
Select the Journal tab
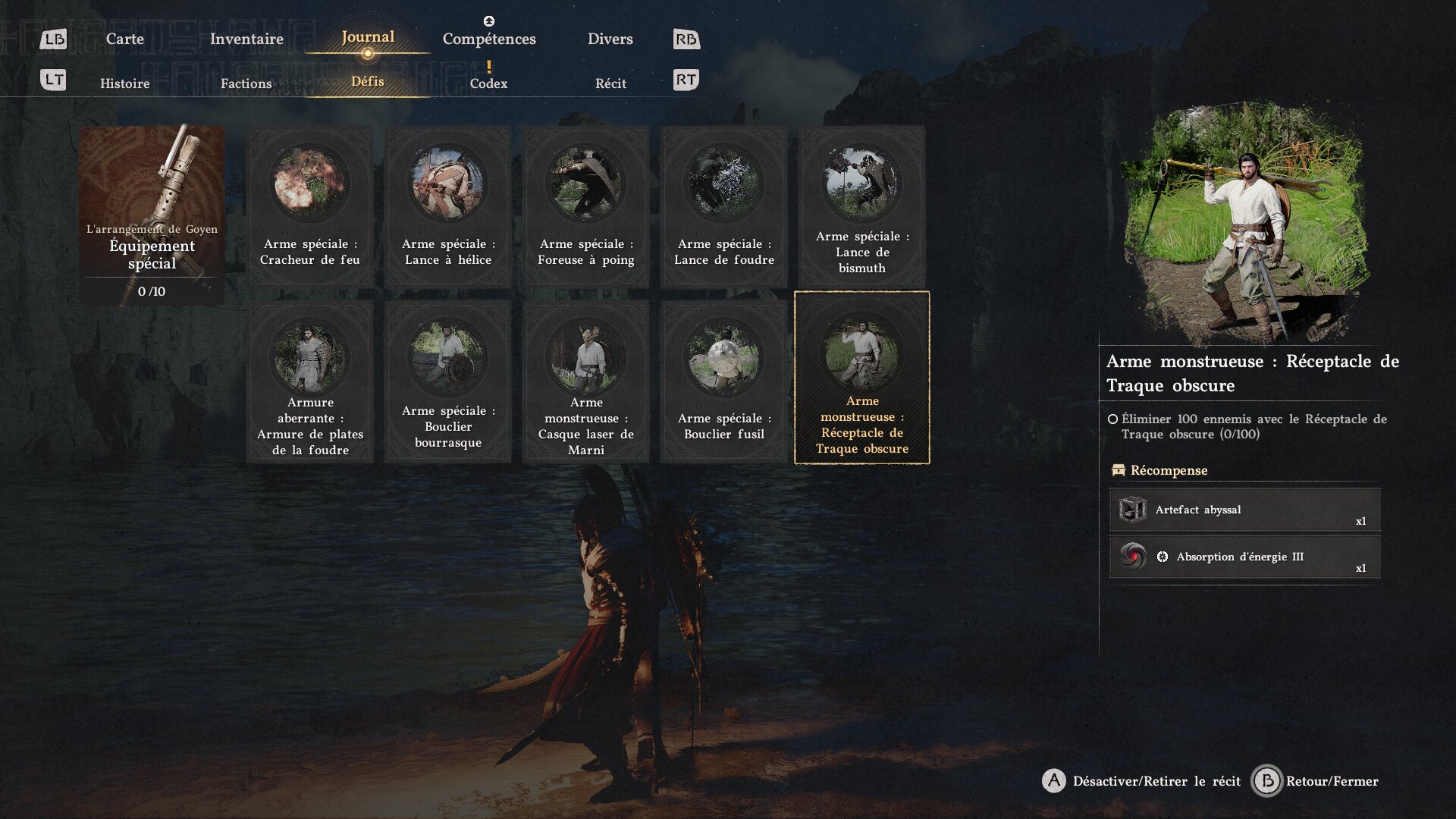coord(368,37)
